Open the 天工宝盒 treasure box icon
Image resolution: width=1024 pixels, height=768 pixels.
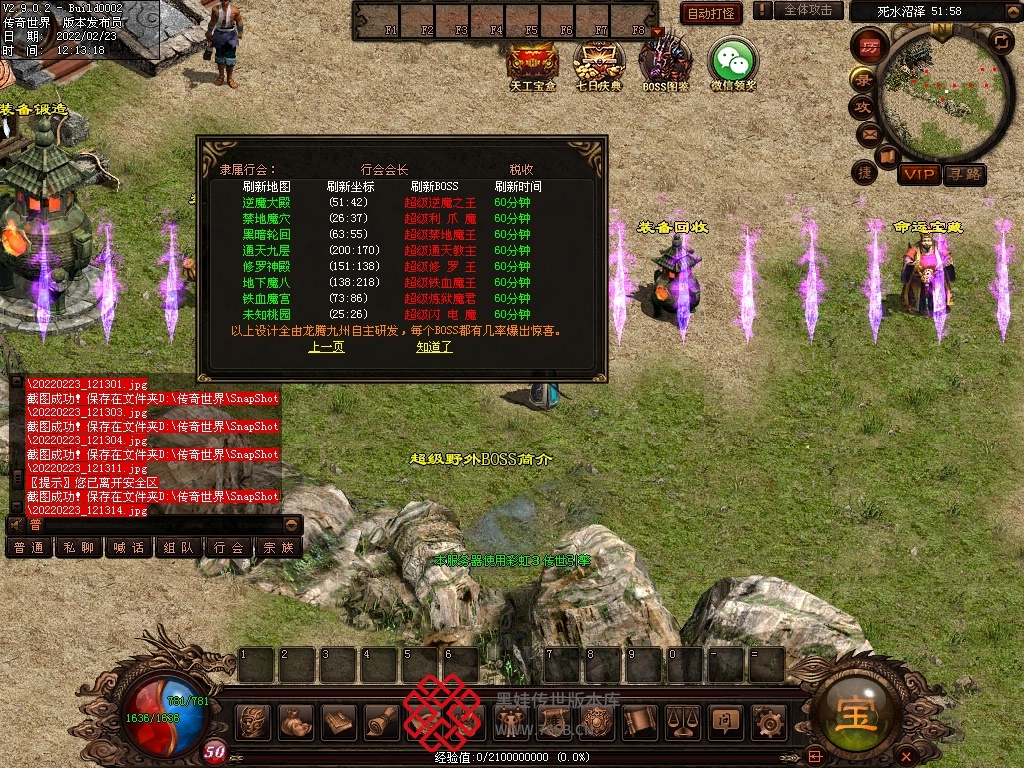point(532,63)
